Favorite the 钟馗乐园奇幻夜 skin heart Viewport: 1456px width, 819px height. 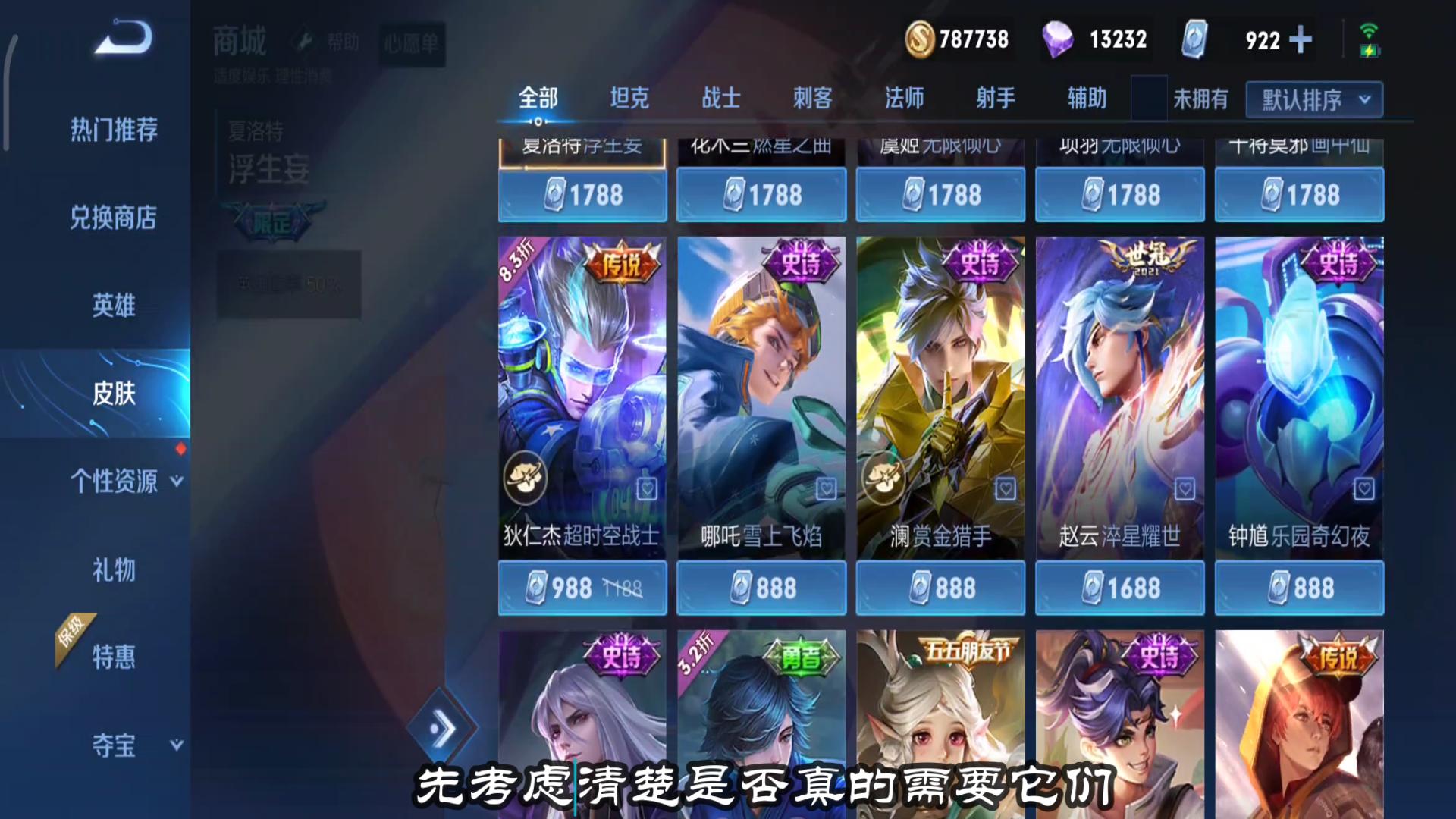click(1363, 489)
